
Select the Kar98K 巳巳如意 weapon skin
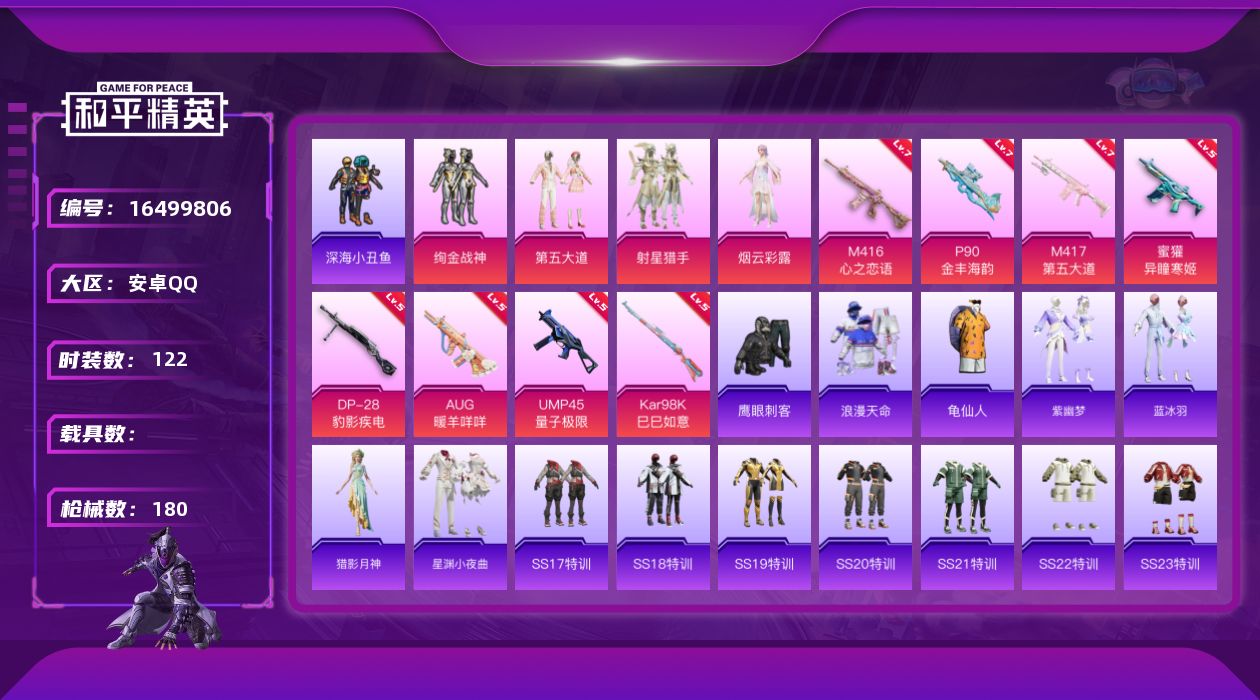pyautogui.click(x=663, y=364)
